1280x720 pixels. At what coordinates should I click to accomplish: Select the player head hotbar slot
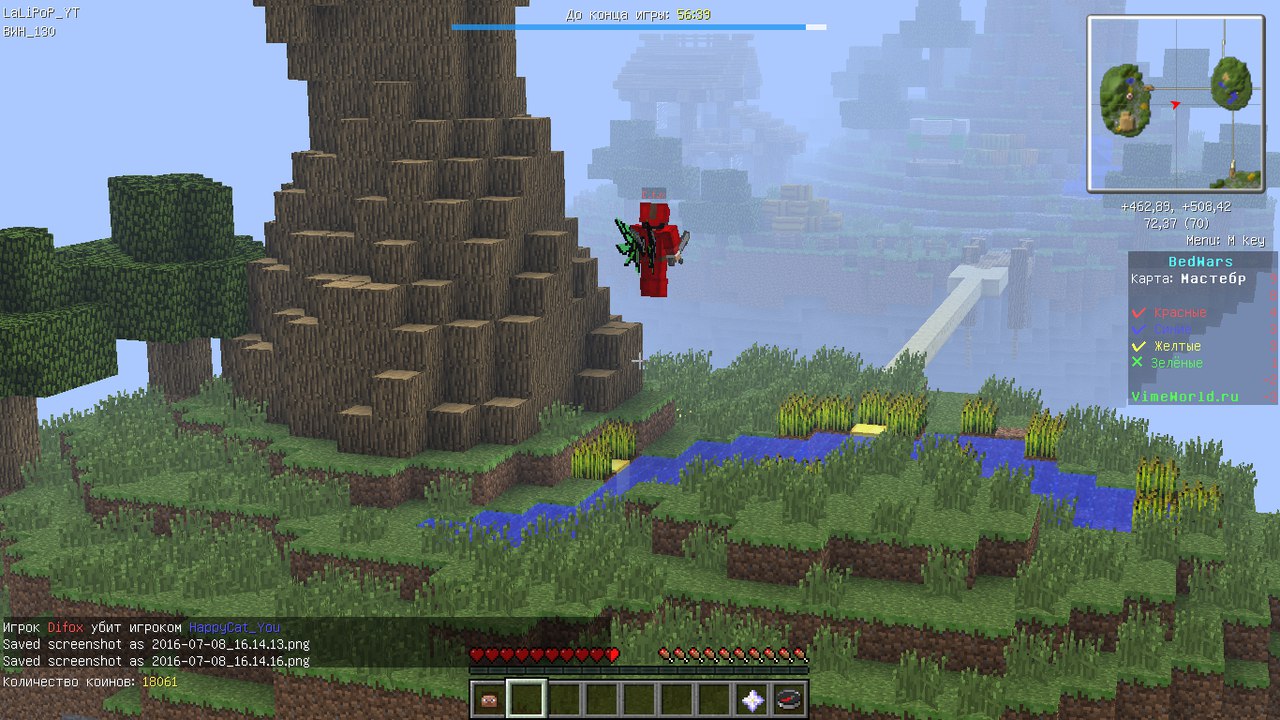tap(489, 699)
